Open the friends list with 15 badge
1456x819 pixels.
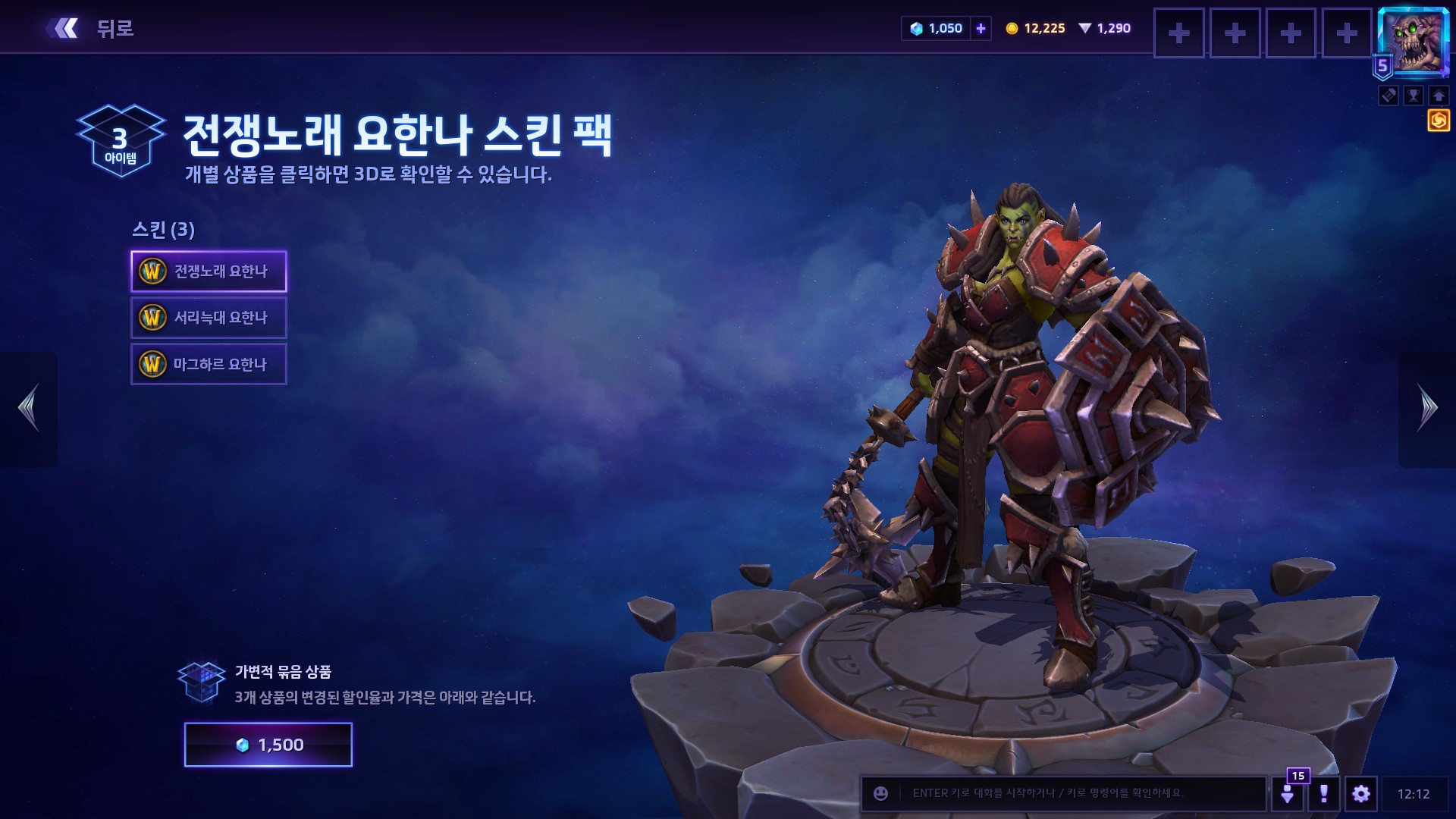(1288, 793)
